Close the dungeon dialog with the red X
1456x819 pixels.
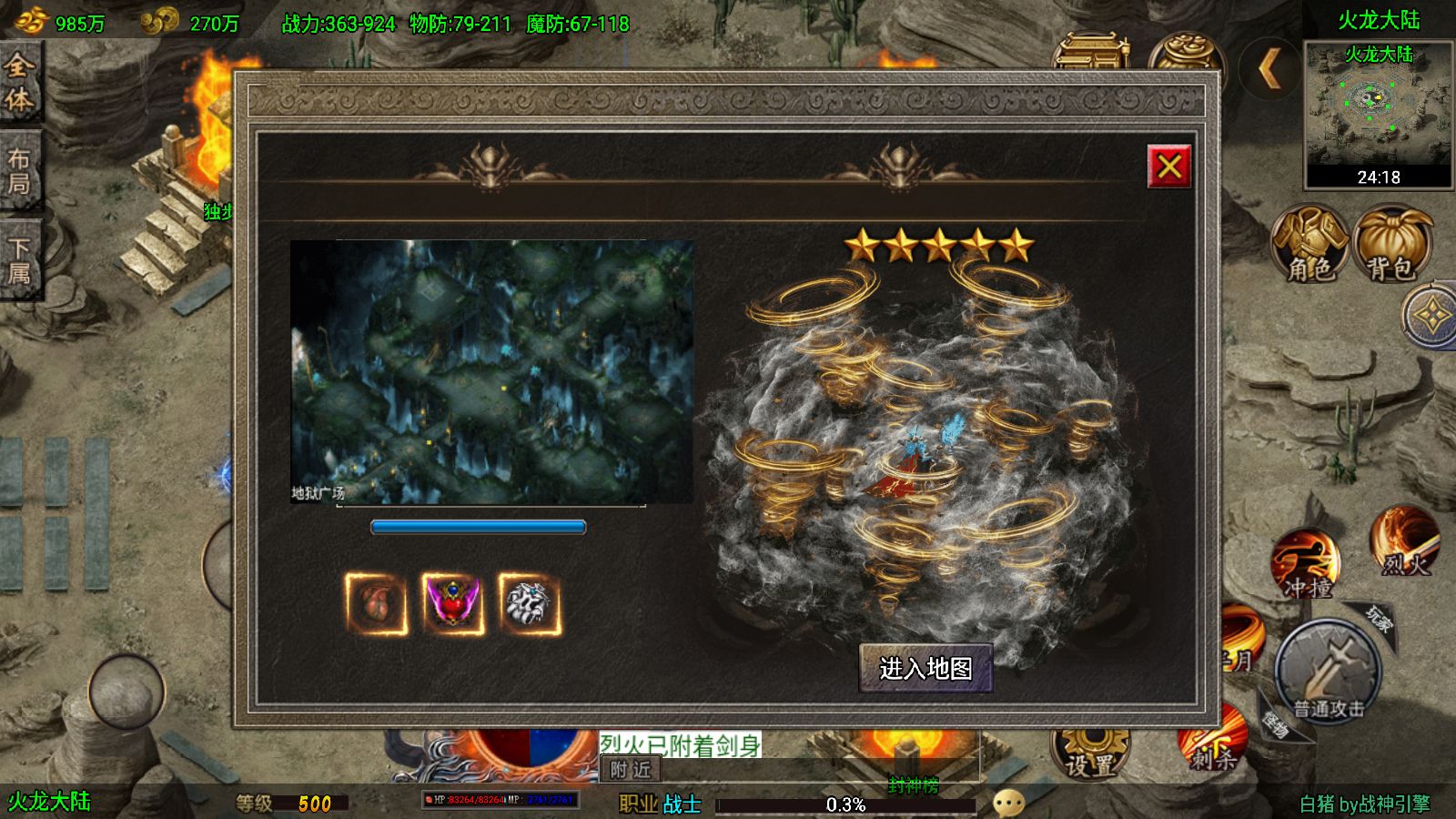1168,166
